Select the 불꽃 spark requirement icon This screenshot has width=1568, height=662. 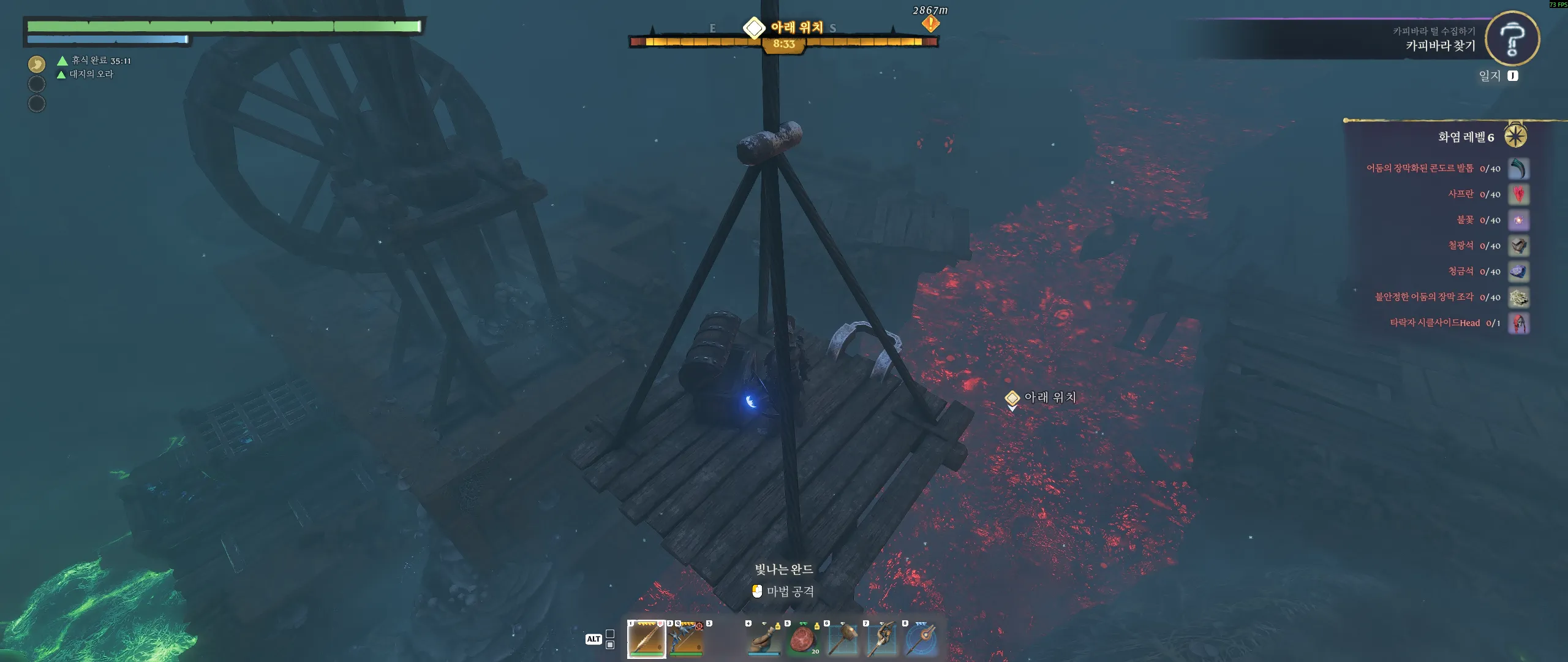1518,220
